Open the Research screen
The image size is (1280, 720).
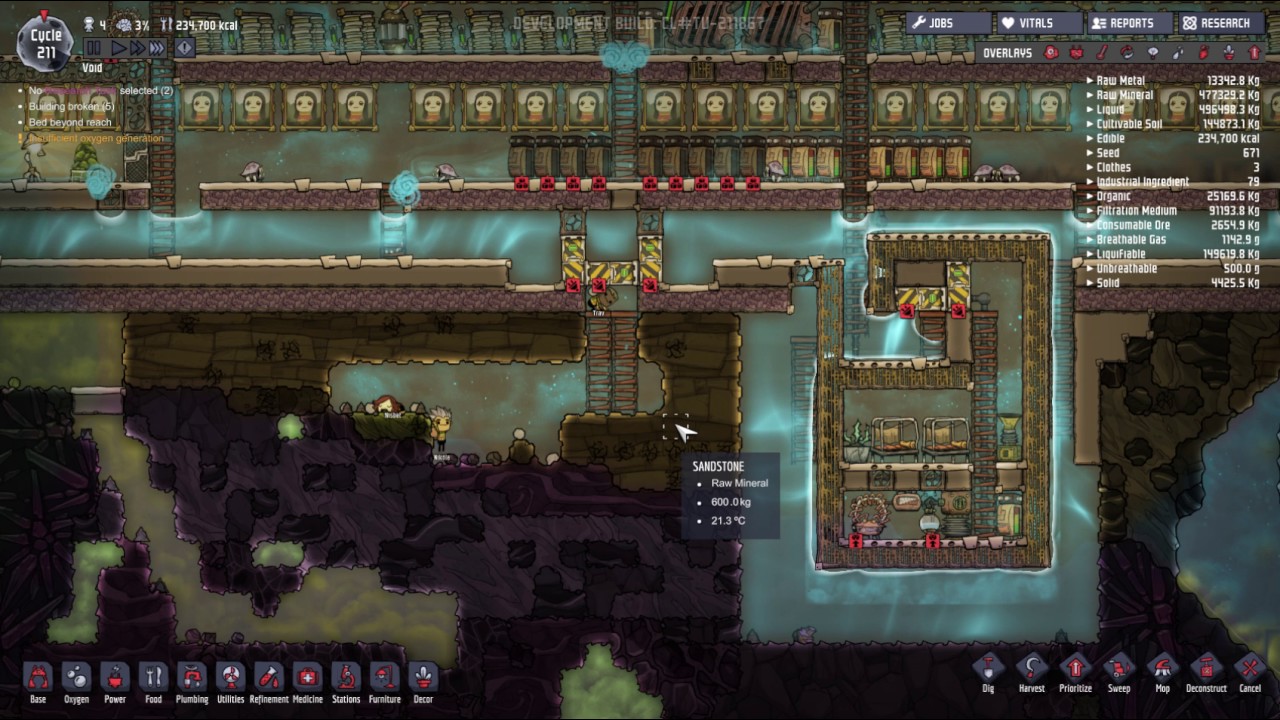click(1216, 23)
